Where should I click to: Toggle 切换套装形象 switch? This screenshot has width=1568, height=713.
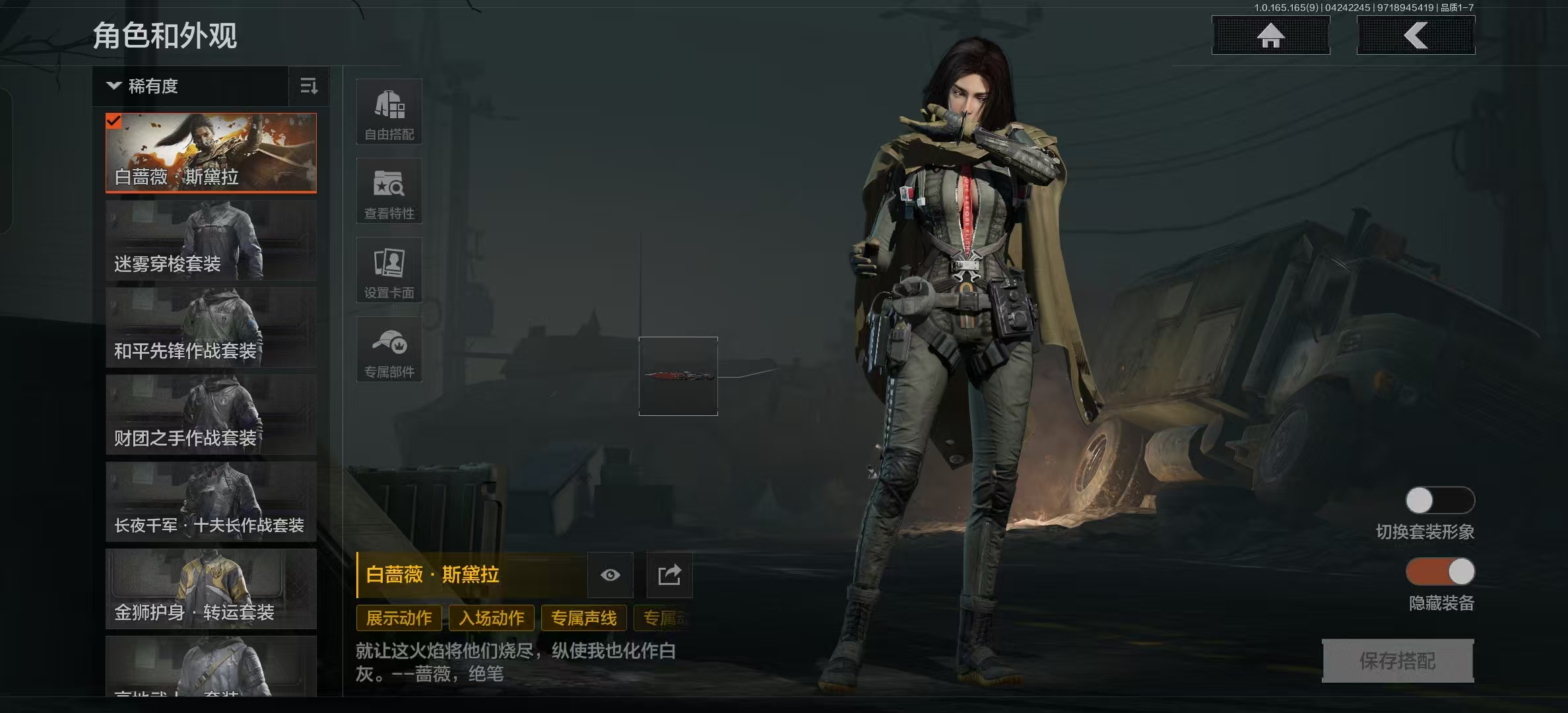tap(1440, 500)
